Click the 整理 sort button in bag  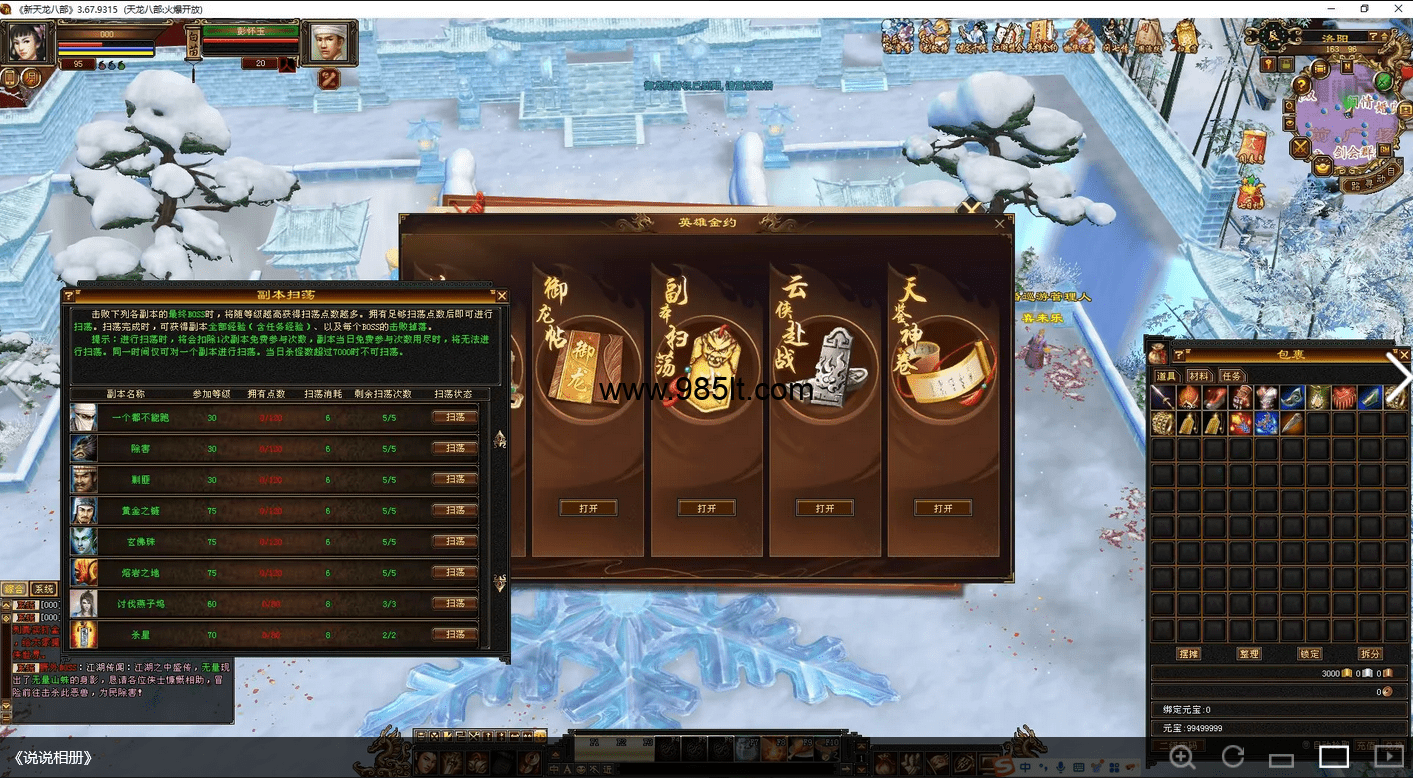[x=1249, y=653]
